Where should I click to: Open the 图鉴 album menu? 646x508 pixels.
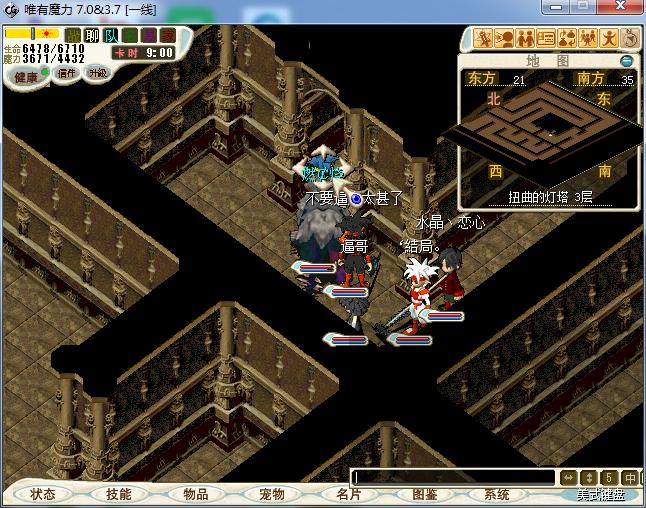[x=424, y=494]
